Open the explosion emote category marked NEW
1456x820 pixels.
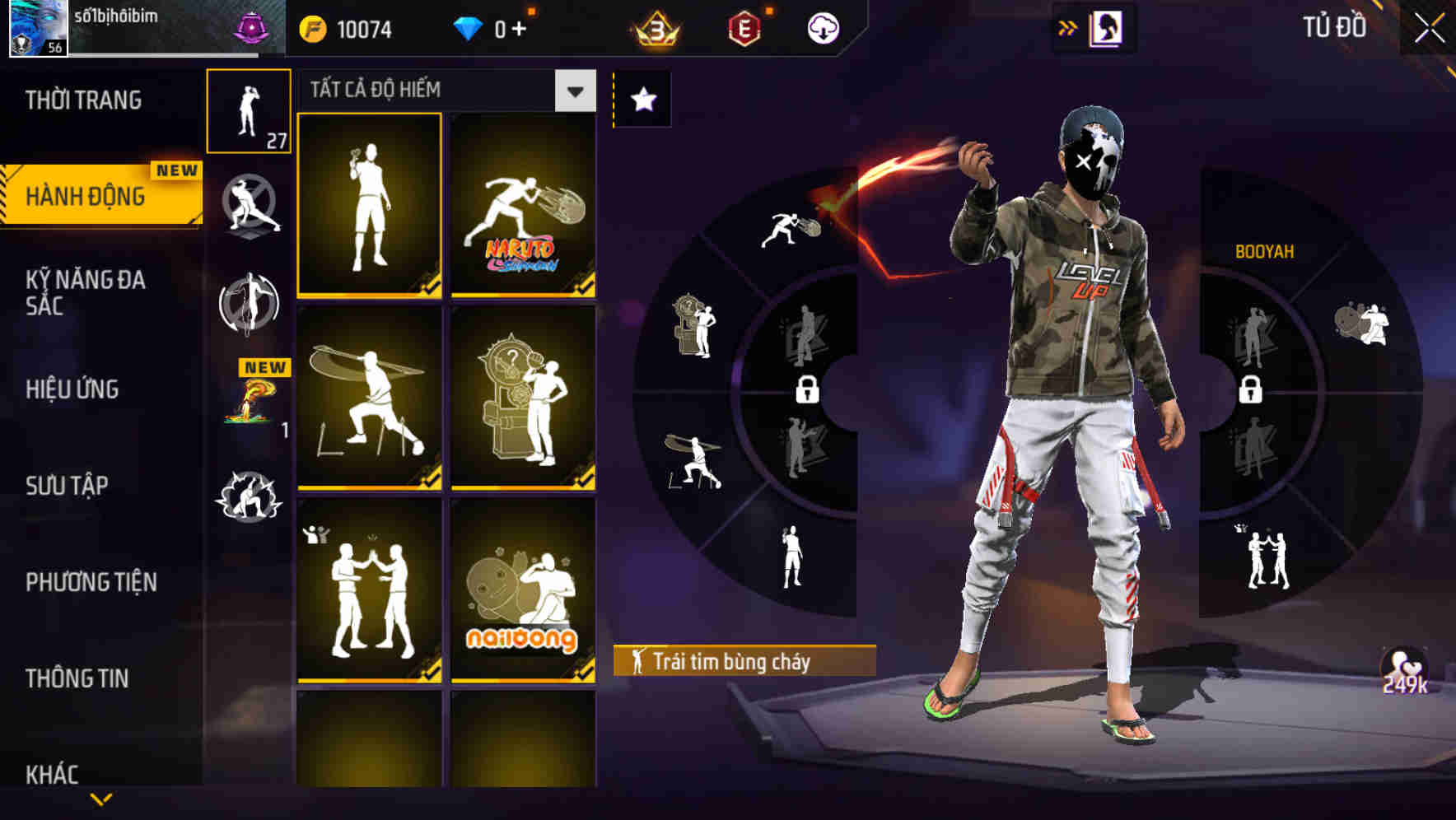pos(250,403)
